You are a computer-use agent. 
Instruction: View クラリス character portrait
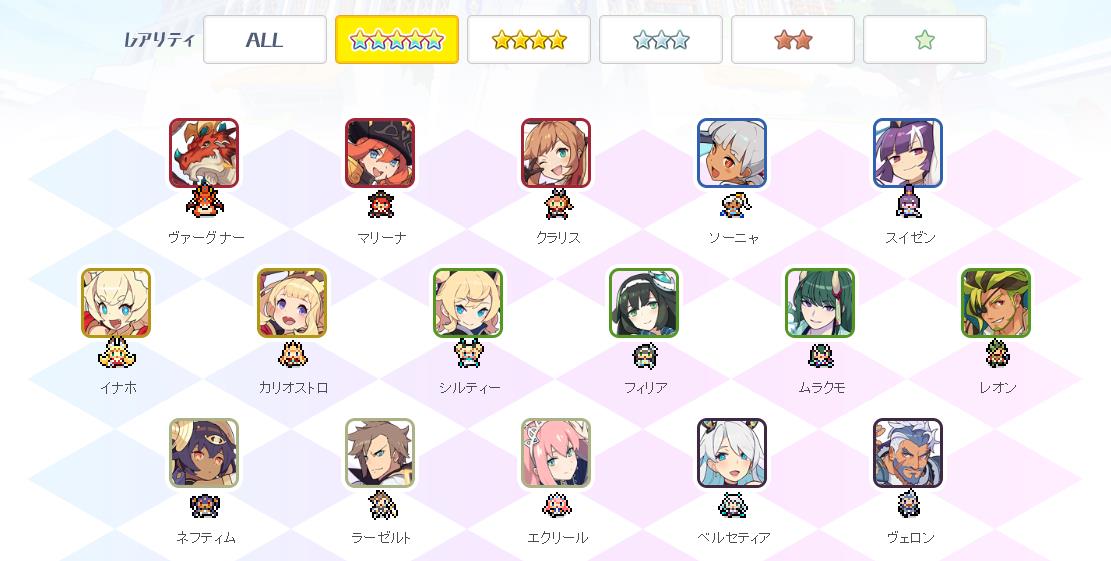[x=556, y=153]
